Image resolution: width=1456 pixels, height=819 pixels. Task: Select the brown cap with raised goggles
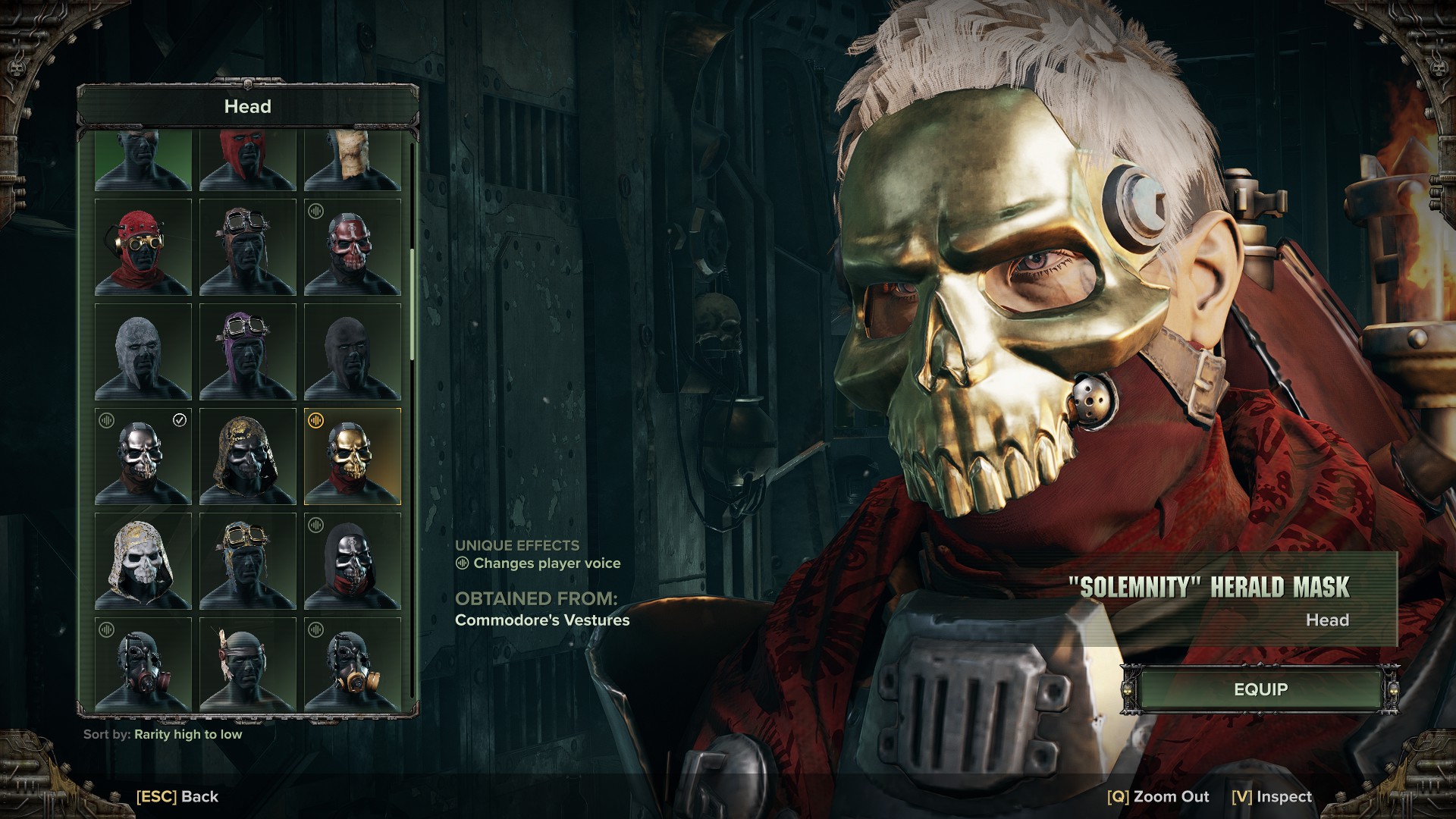click(248, 247)
